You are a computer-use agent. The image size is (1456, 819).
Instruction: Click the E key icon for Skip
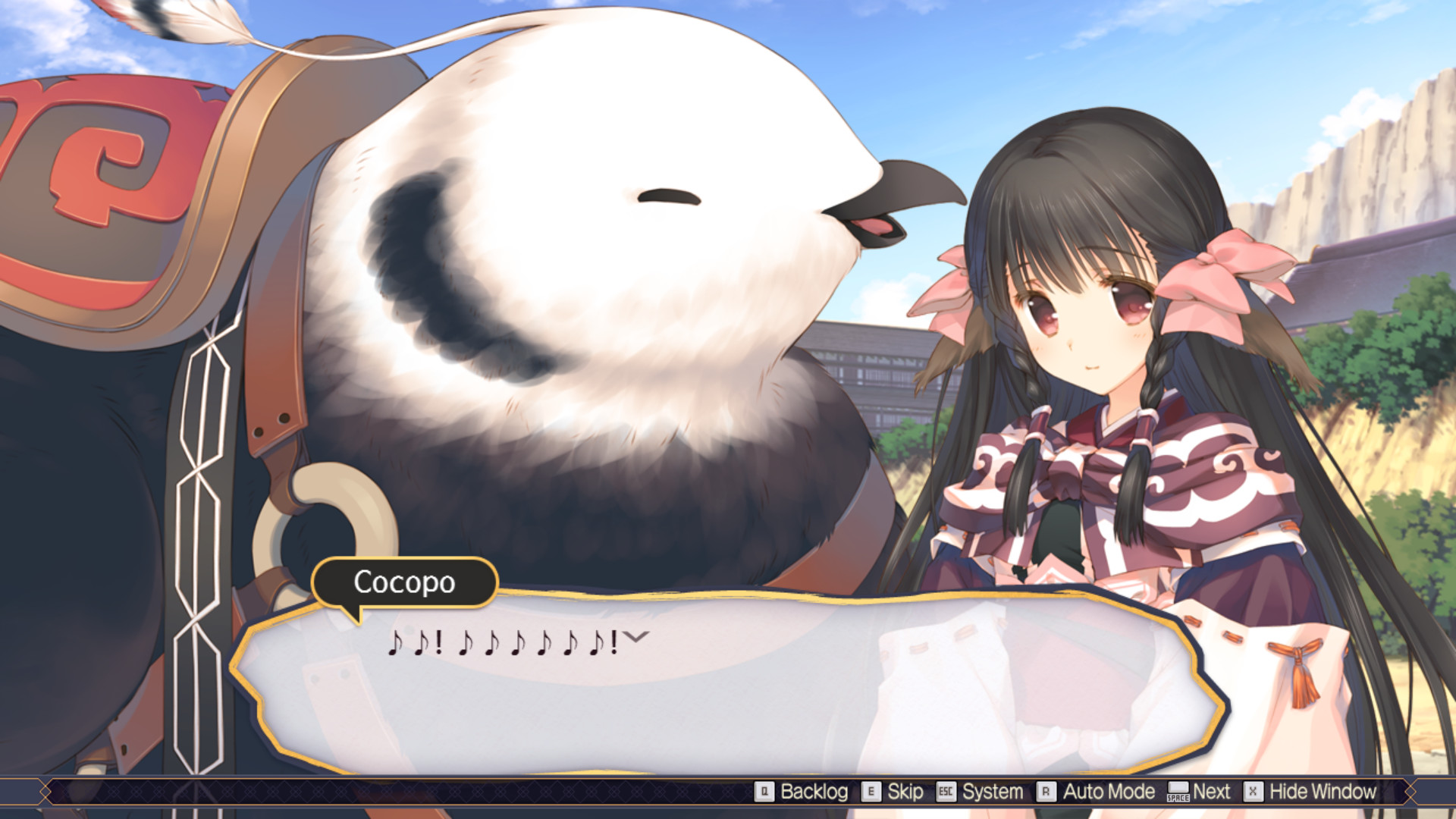click(x=871, y=791)
